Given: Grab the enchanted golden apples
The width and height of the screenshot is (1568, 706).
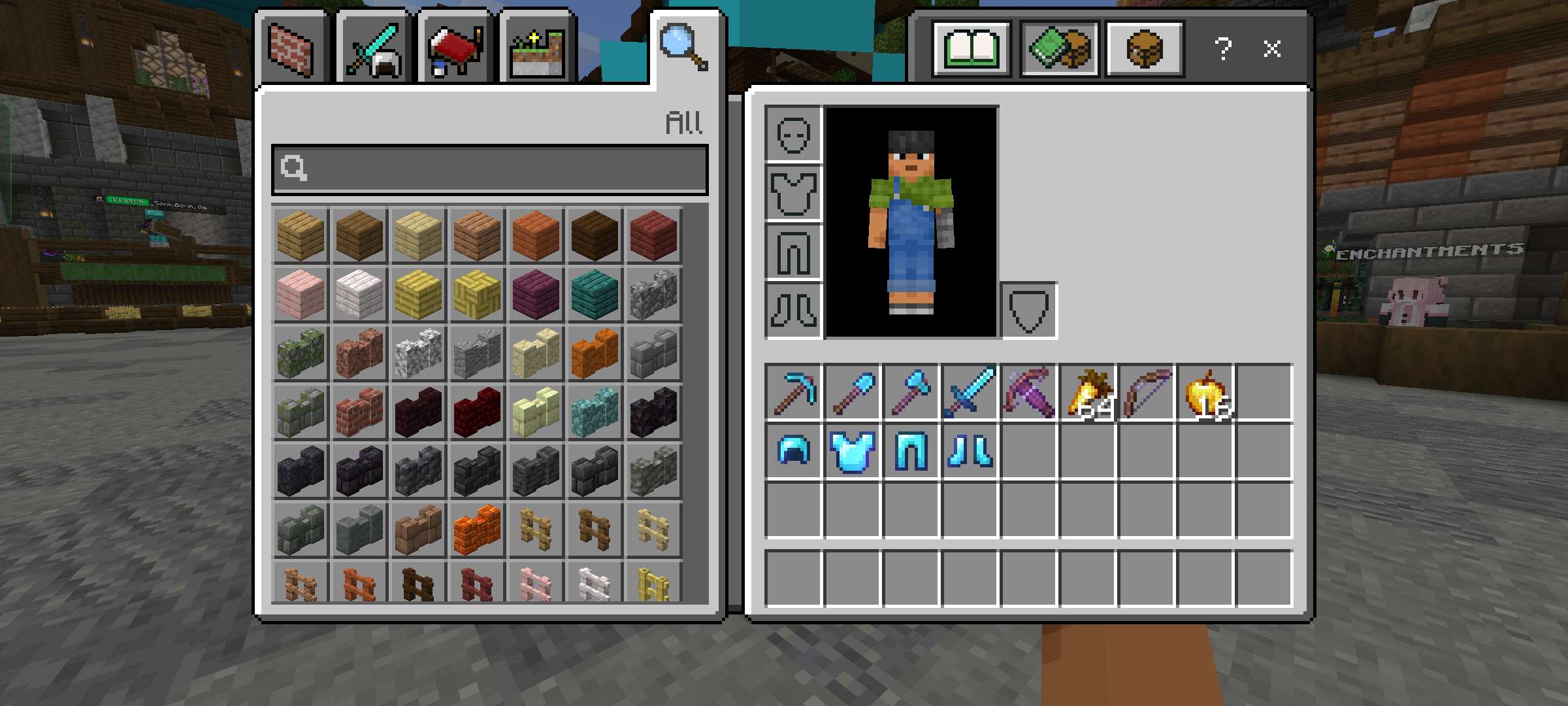Looking at the screenshot, I should pos(1205,393).
